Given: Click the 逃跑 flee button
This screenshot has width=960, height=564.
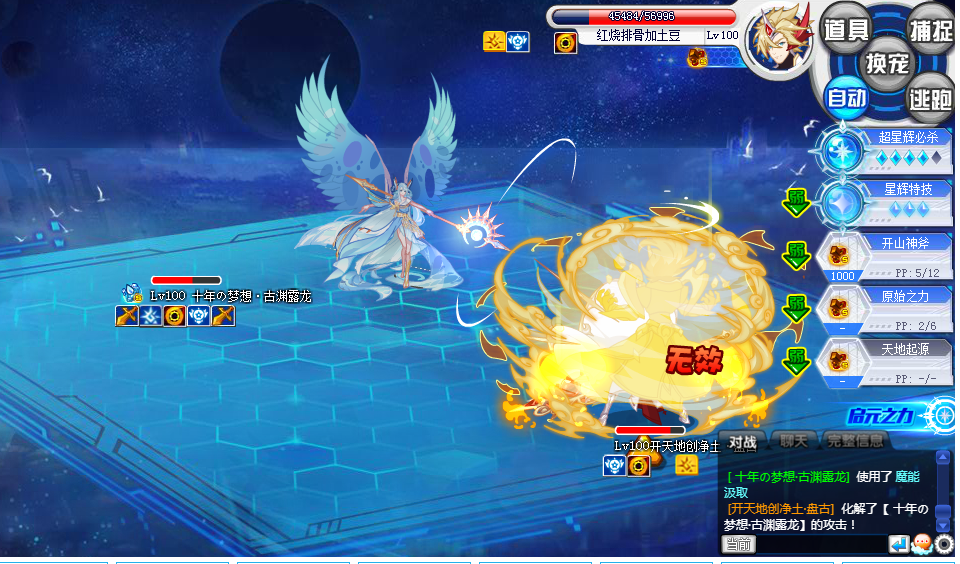Looking at the screenshot, I should pyautogui.click(x=929, y=98).
